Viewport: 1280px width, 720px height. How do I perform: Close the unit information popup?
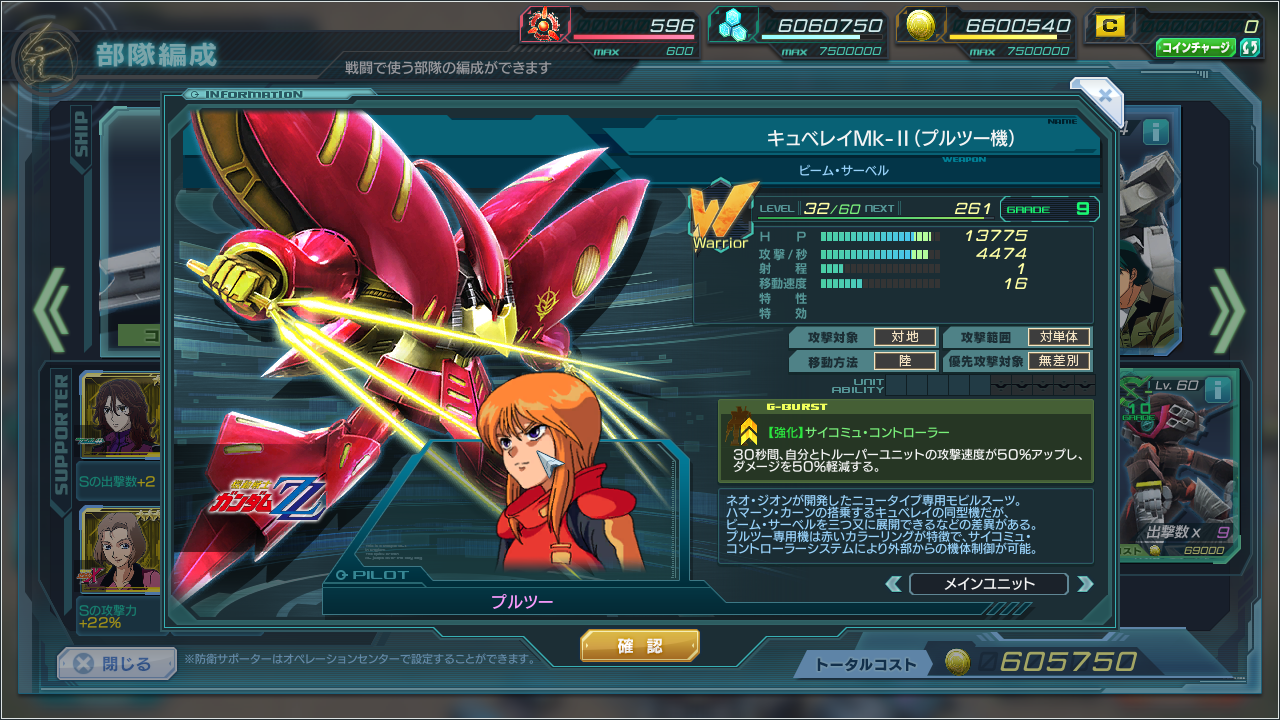[1104, 96]
